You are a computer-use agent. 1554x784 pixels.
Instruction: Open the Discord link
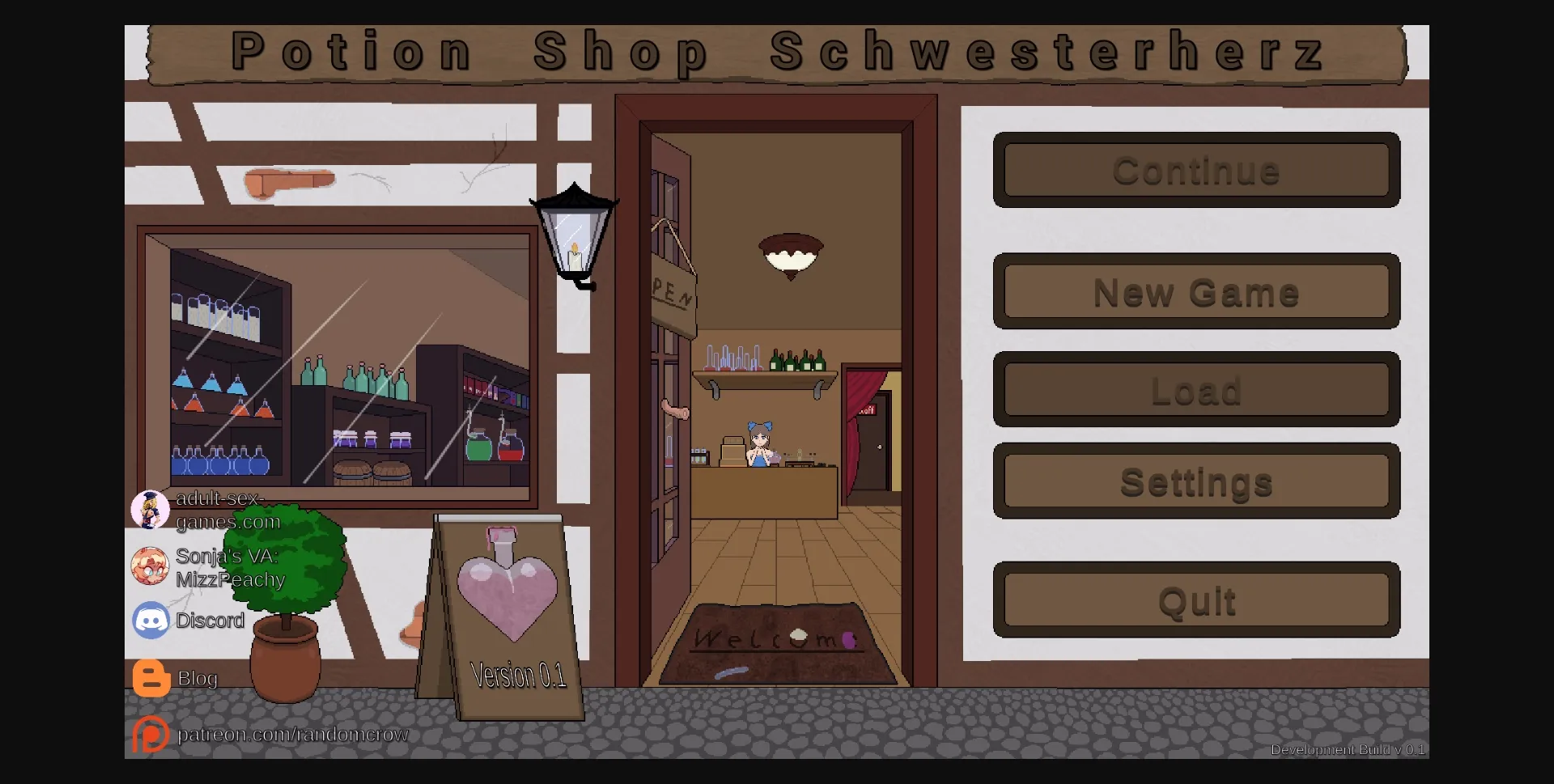210,621
